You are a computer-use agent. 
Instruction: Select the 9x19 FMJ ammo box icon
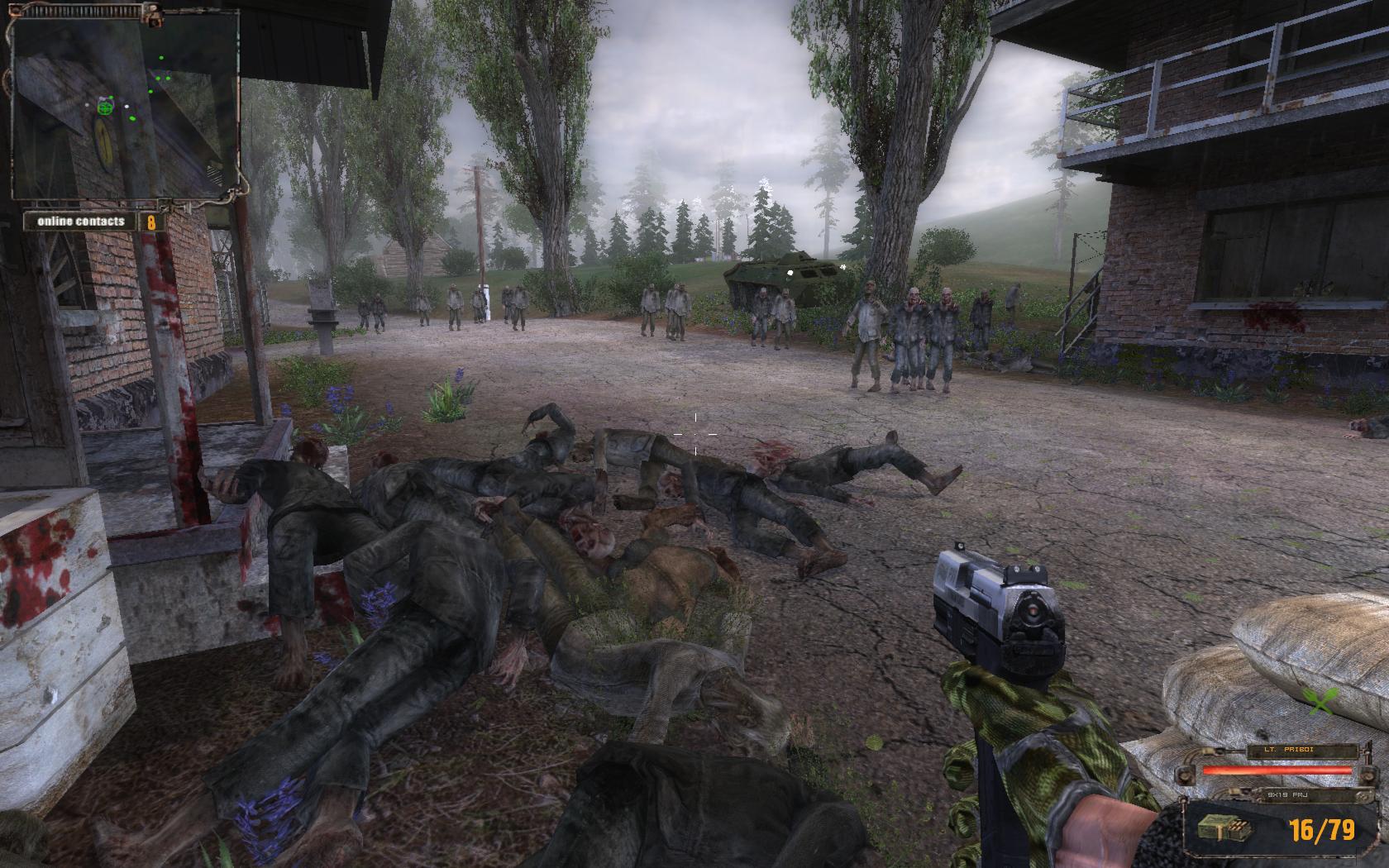(1217, 829)
